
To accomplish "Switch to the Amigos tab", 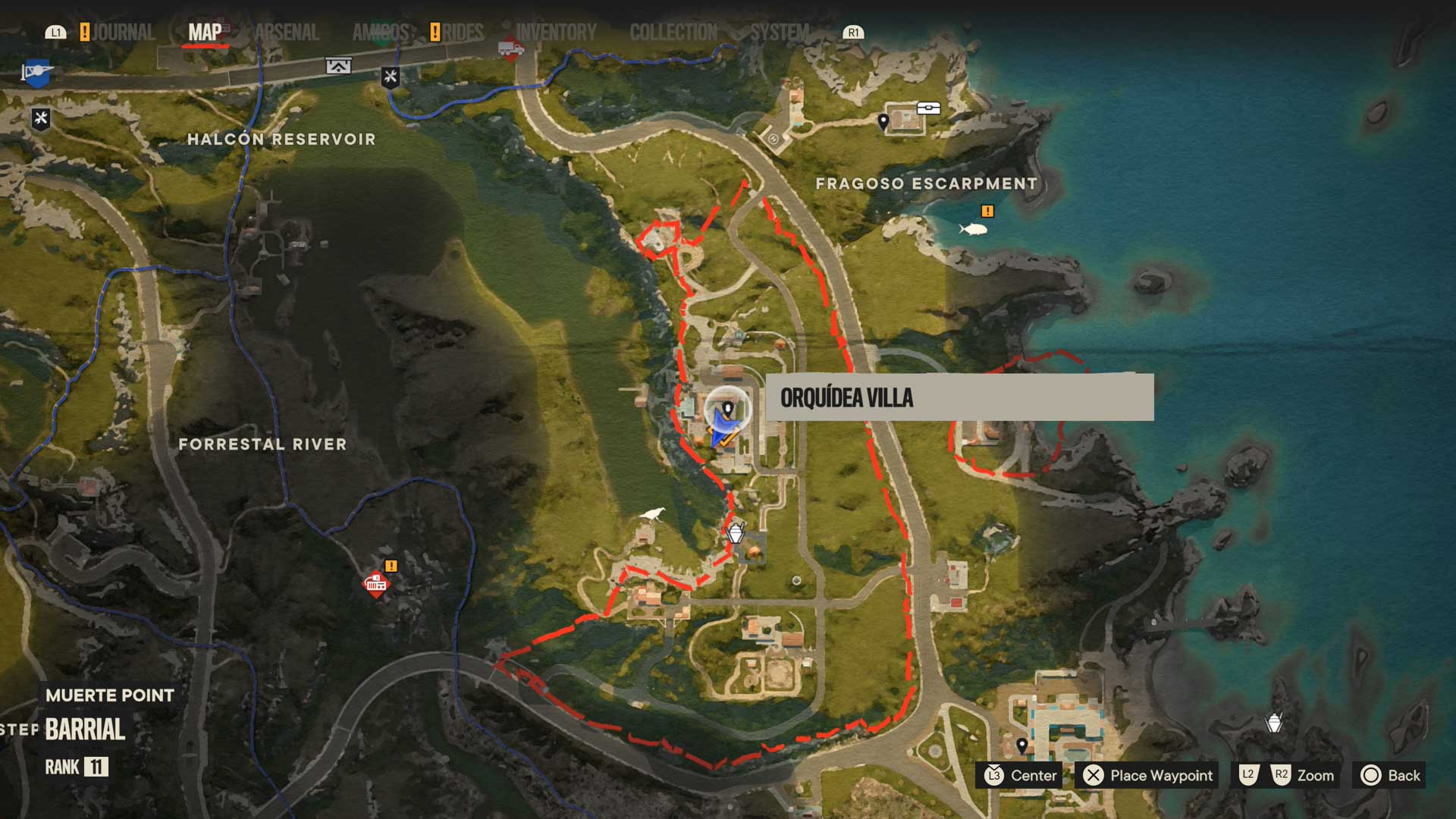I will point(381,33).
